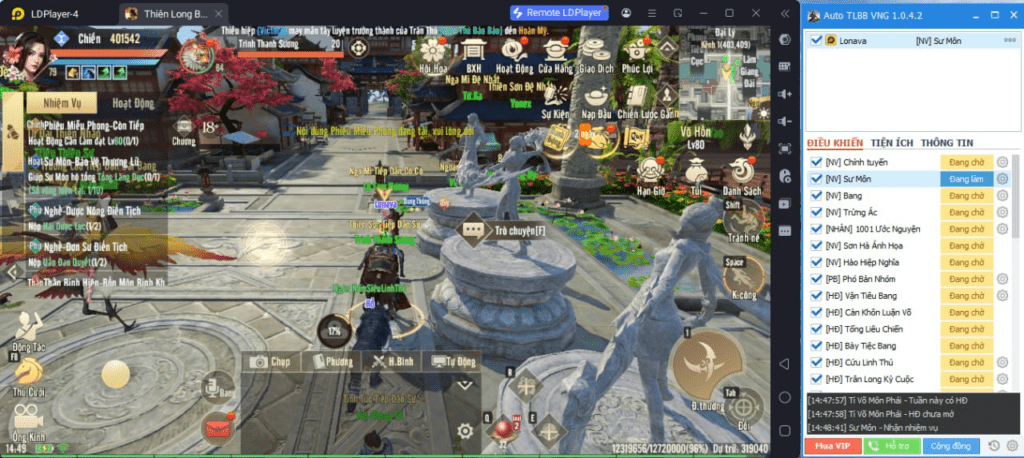This screenshot has width=1024, height=458.
Task: Open the Nạp Đầu first recharge offer
Action: point(596,103)
